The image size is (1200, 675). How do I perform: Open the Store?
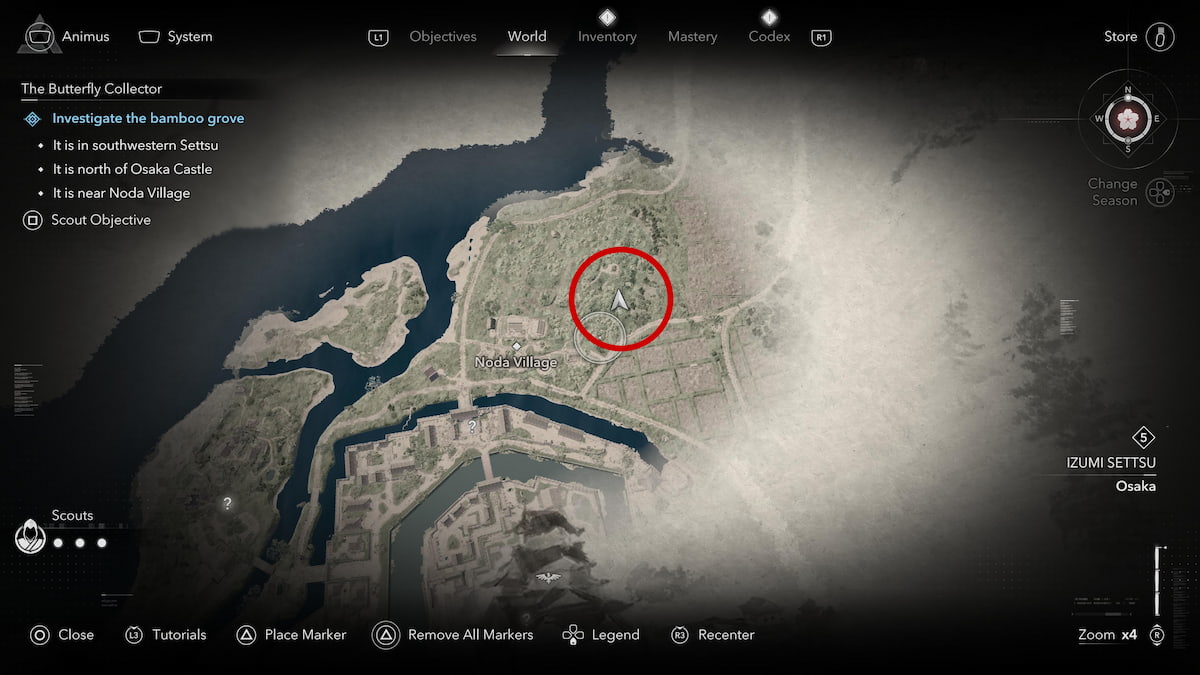click(x=1139, y=37)
